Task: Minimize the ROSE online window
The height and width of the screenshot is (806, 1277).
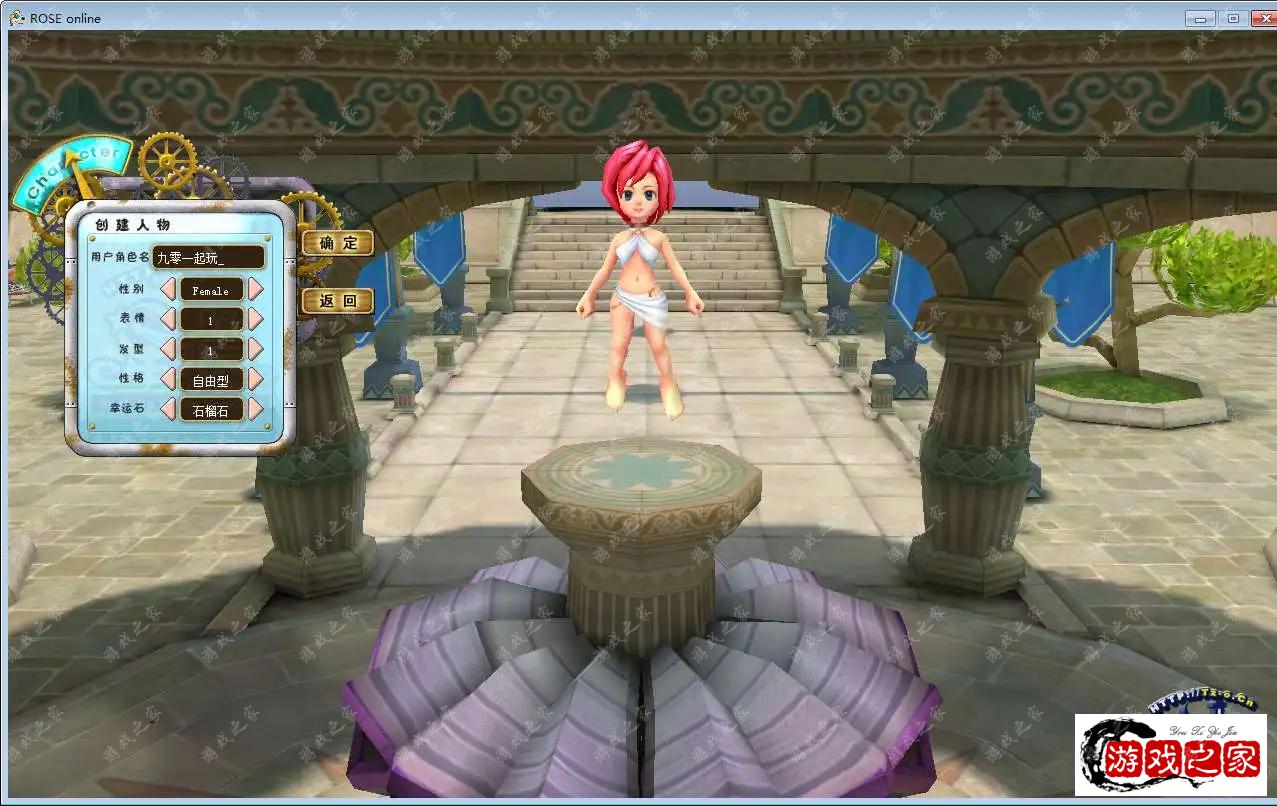Action: (1200, 18)
